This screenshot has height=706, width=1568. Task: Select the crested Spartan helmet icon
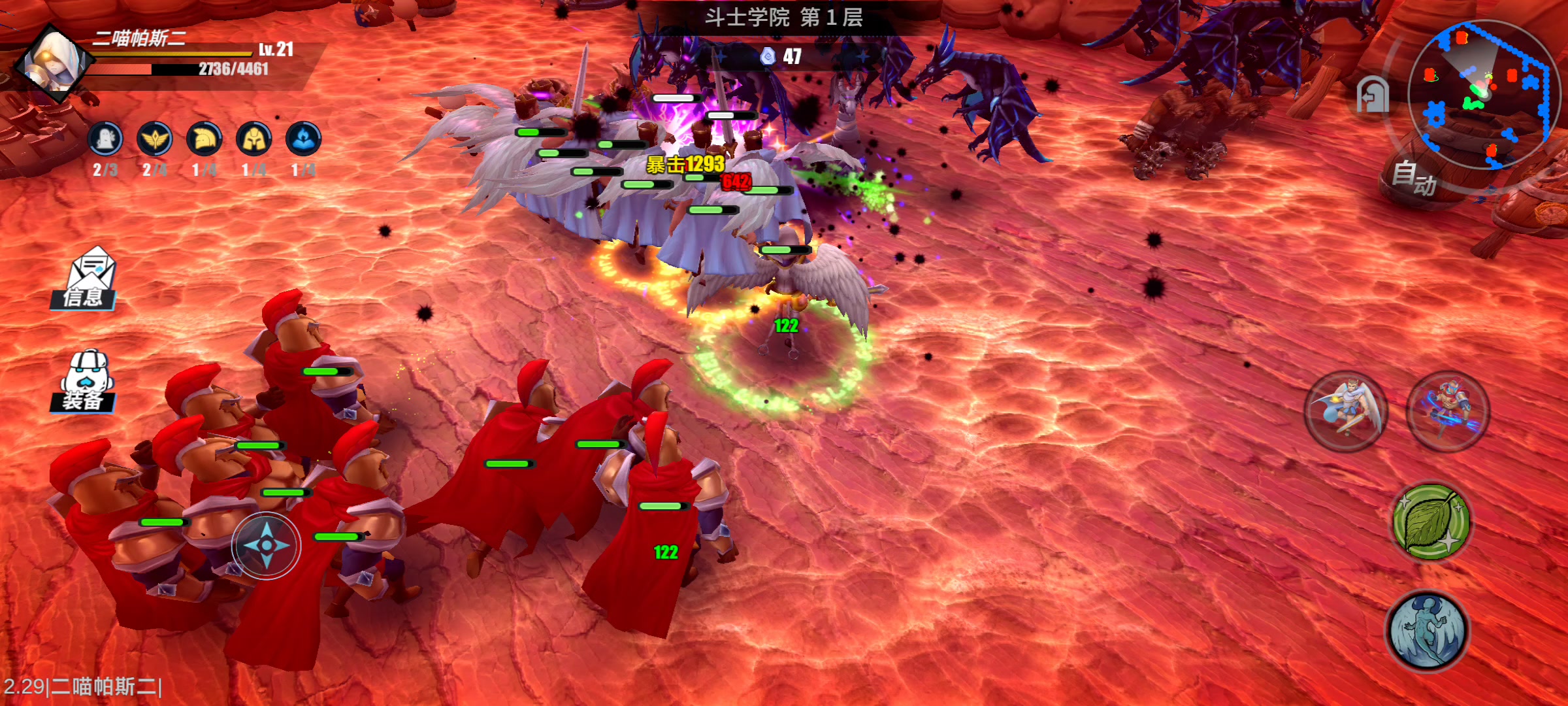204,139
